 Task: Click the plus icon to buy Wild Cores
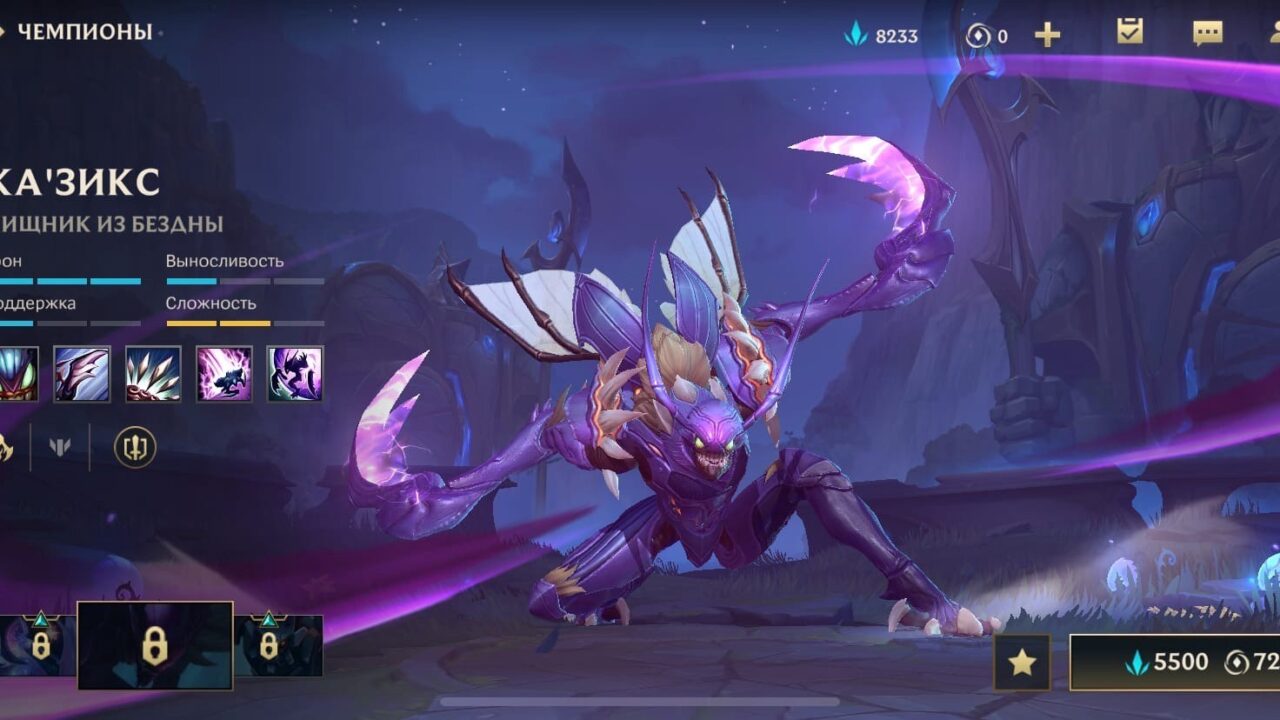point(1047,32)
